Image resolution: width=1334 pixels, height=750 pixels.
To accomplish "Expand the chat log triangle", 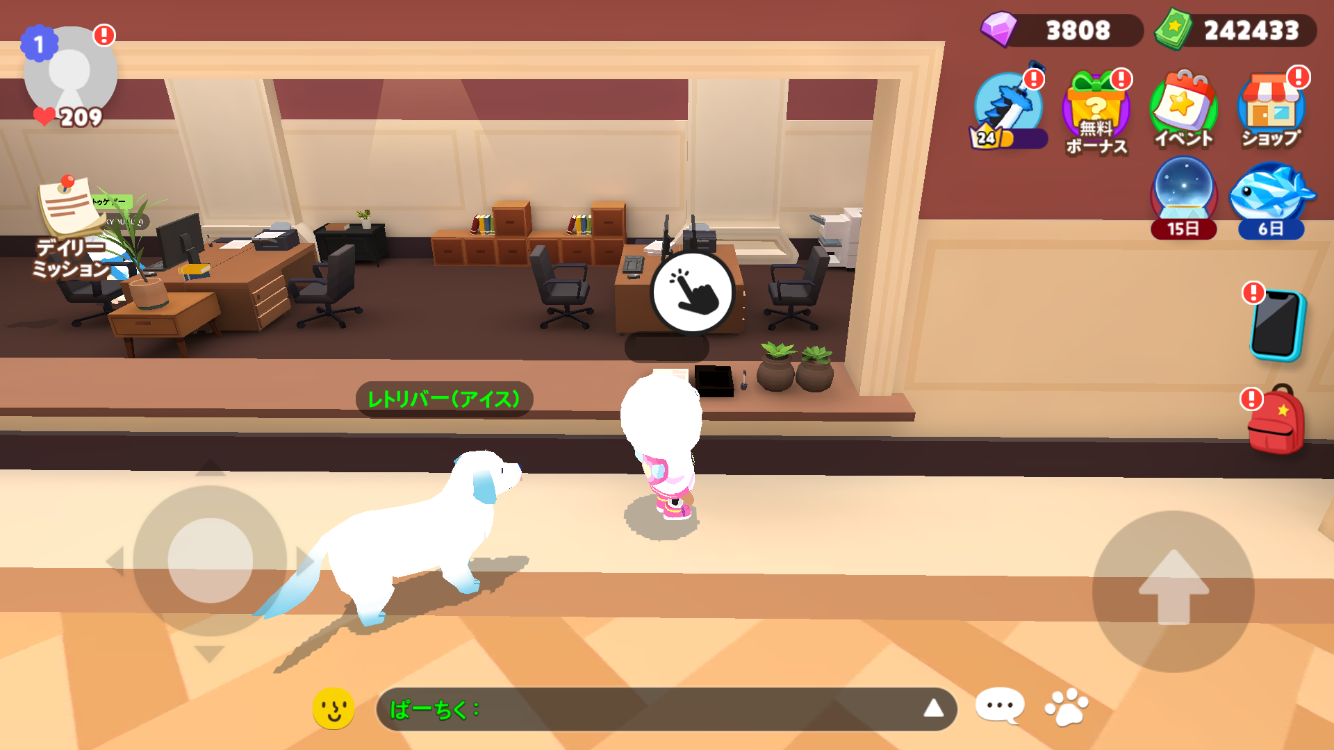I will tap(933, 709).
